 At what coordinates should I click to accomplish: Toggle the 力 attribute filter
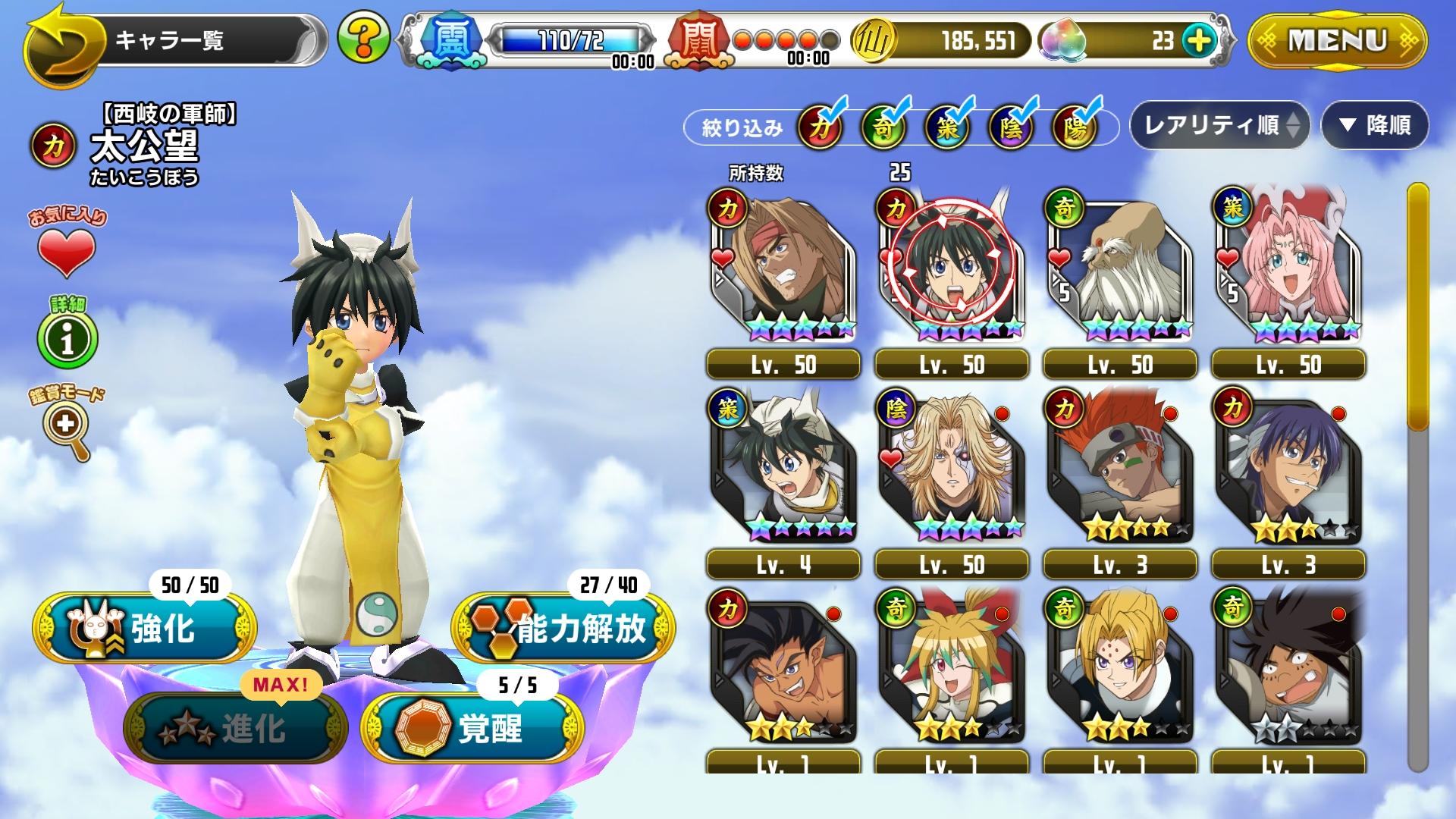pos(820,127)
